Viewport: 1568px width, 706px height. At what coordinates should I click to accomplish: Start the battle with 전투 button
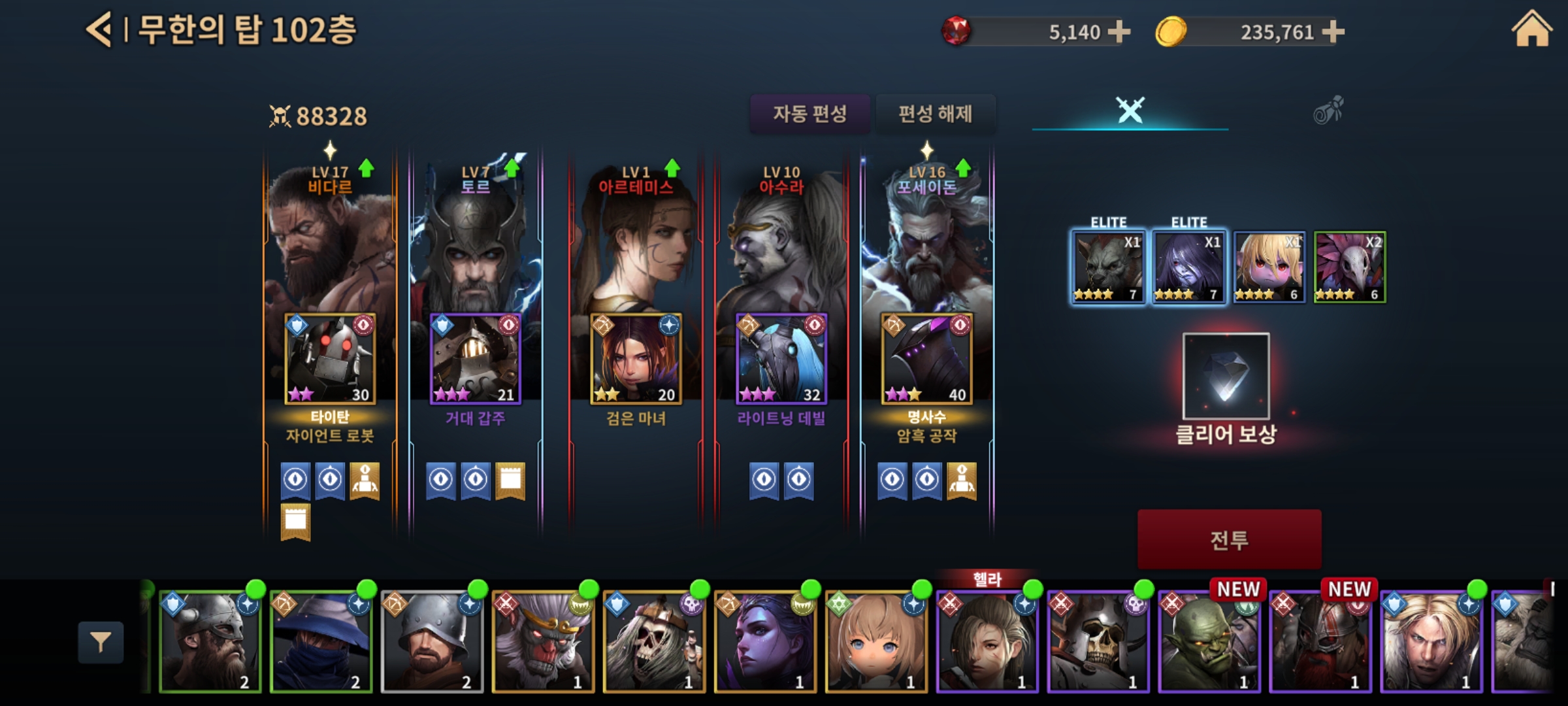click(1229, 539)
